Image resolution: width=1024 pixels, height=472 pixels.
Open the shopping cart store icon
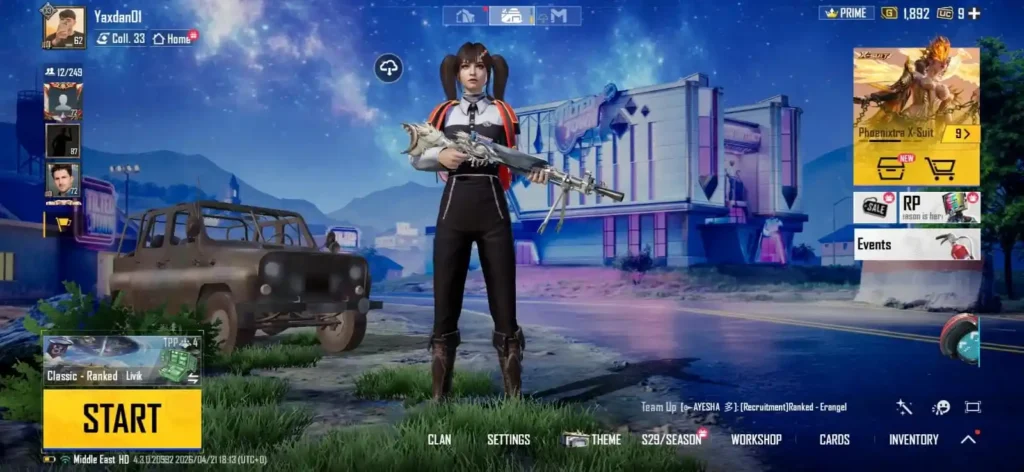(940, 168)
